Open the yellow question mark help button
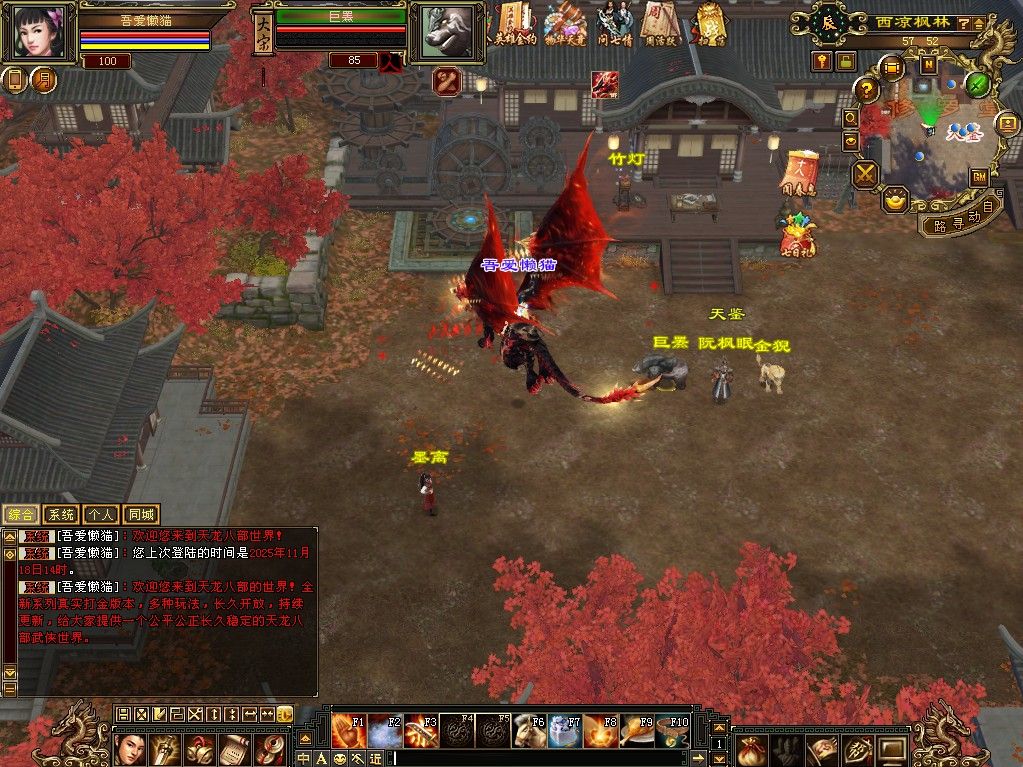Image resolution: width=1023 pixels, height=767 pixels. (x=867, y=89)
